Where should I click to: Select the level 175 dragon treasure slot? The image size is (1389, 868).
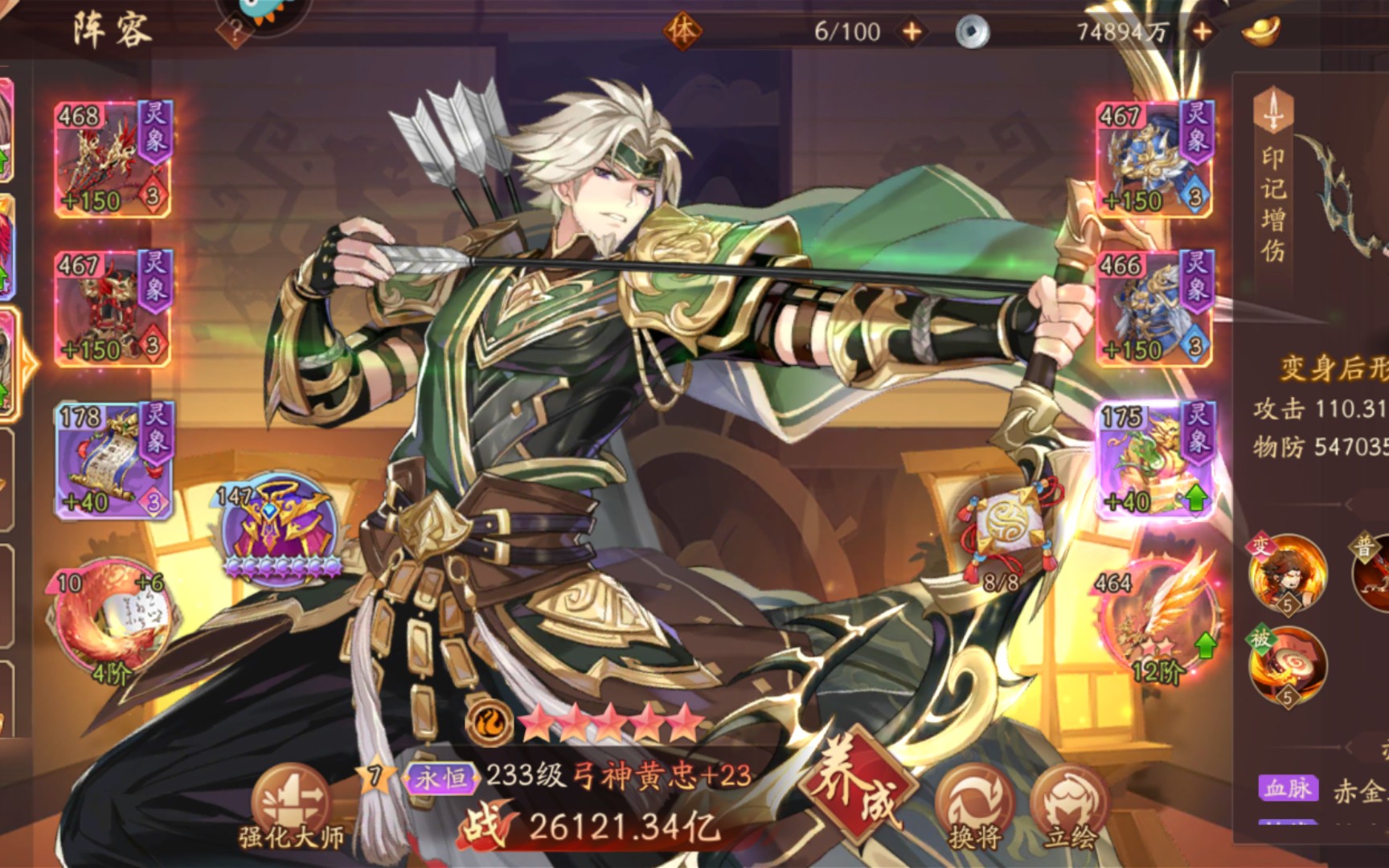[x=1154, y=460]
